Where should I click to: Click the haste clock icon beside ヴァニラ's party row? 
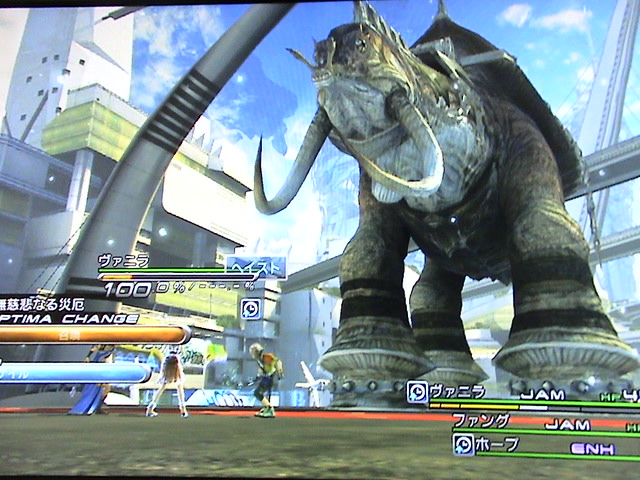click(x=417, y=392)
